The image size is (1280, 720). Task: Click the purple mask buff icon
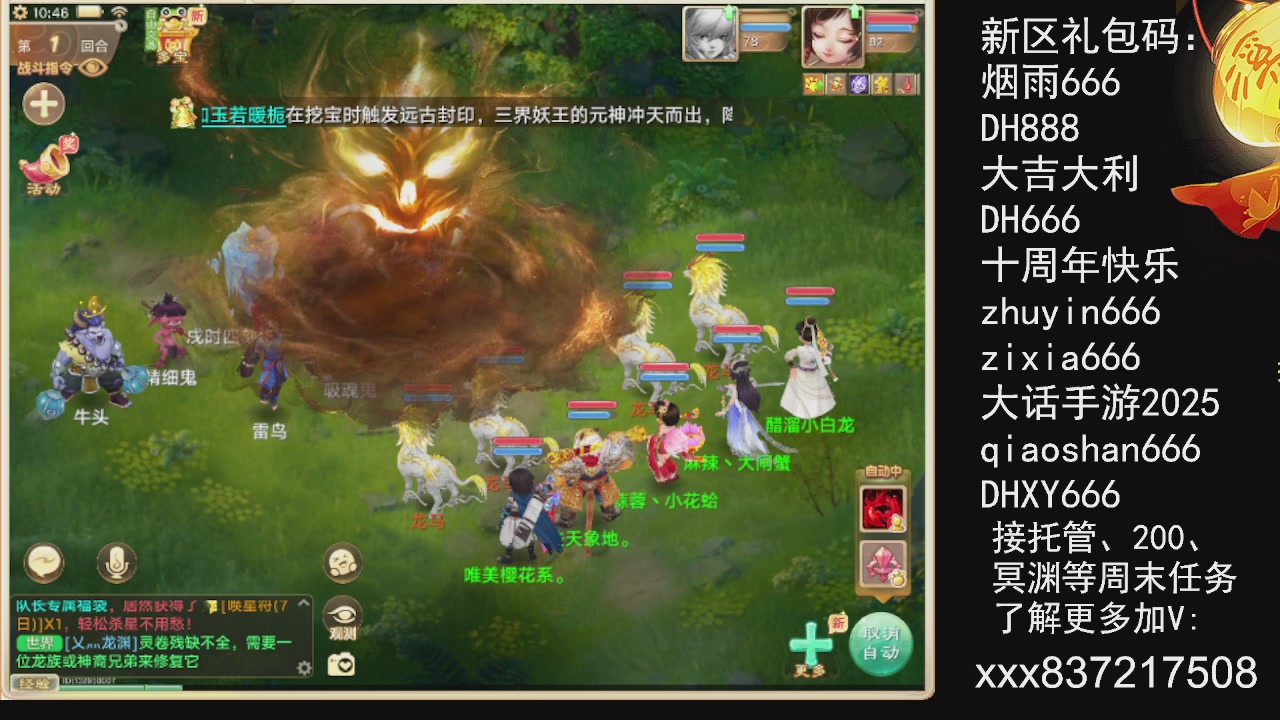tap(858, 84)
